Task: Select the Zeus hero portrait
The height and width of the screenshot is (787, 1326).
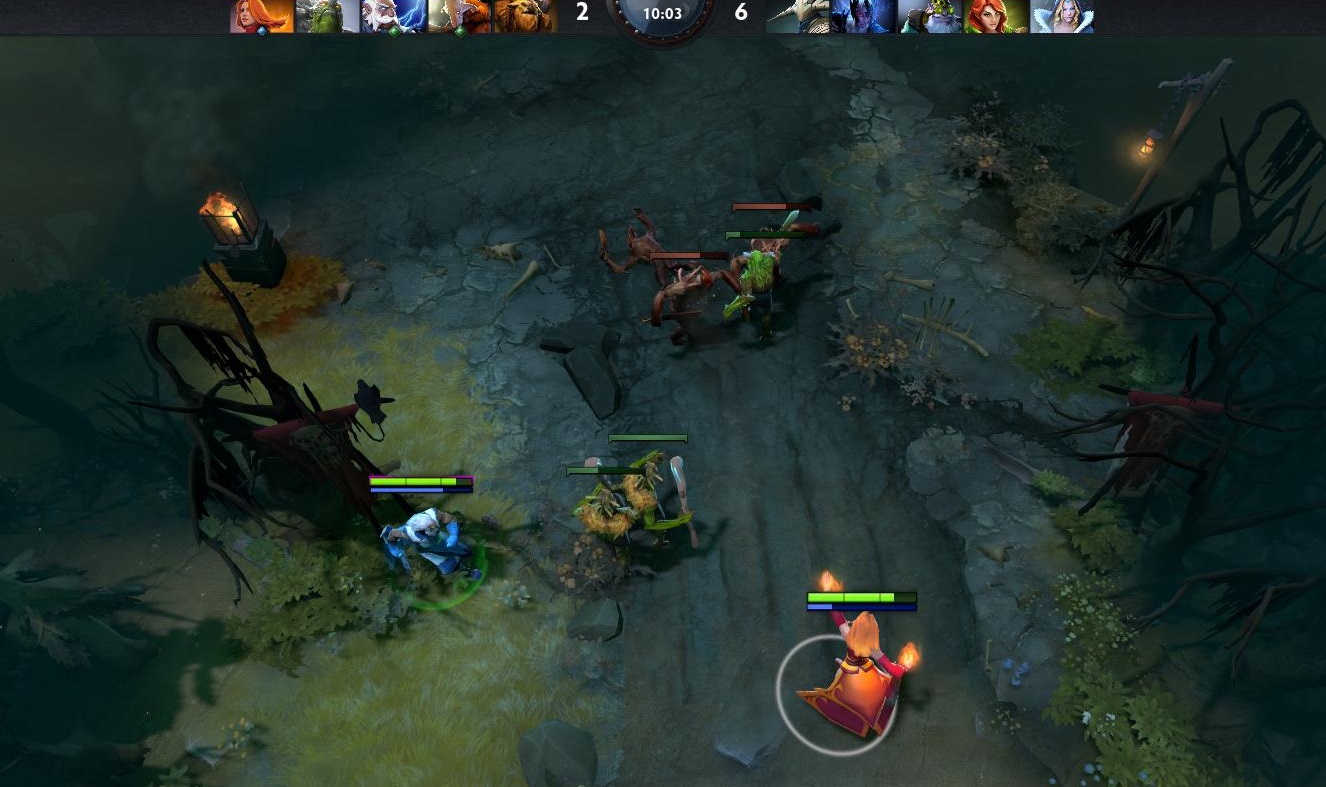Action: click(x=394, y=16)
